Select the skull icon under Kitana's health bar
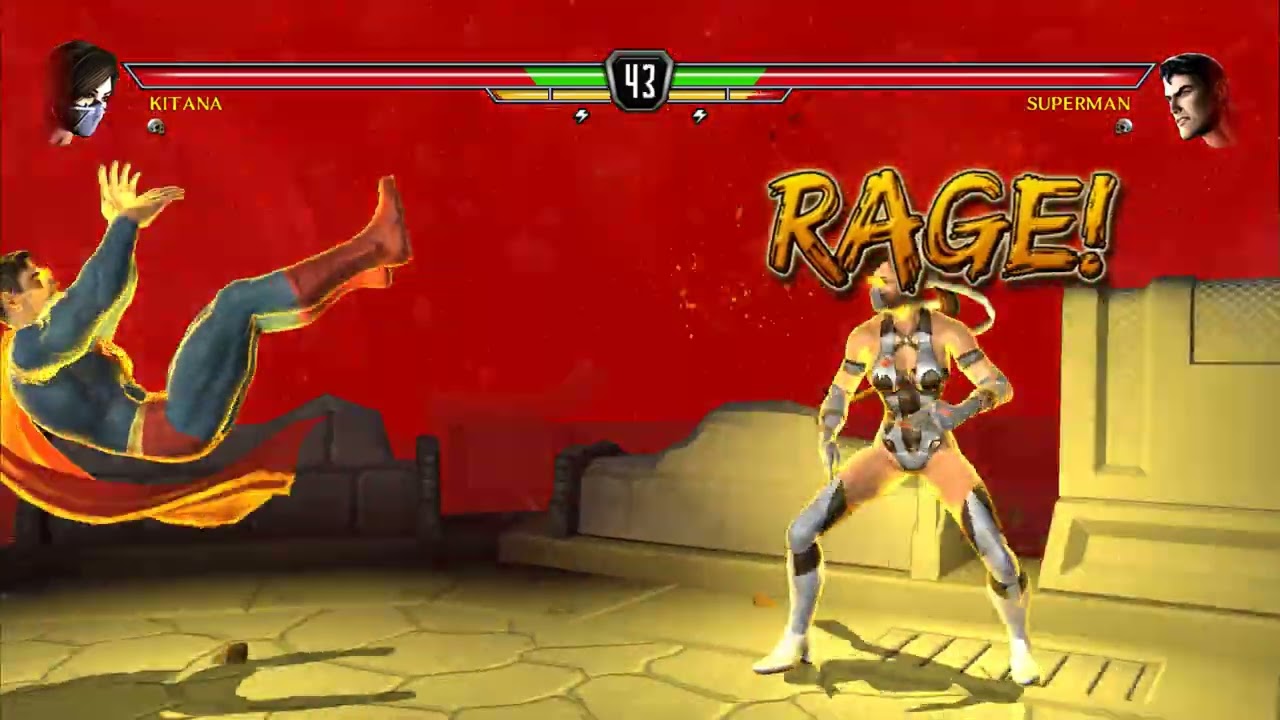1280x720 pixels. (x=155, y=126)
